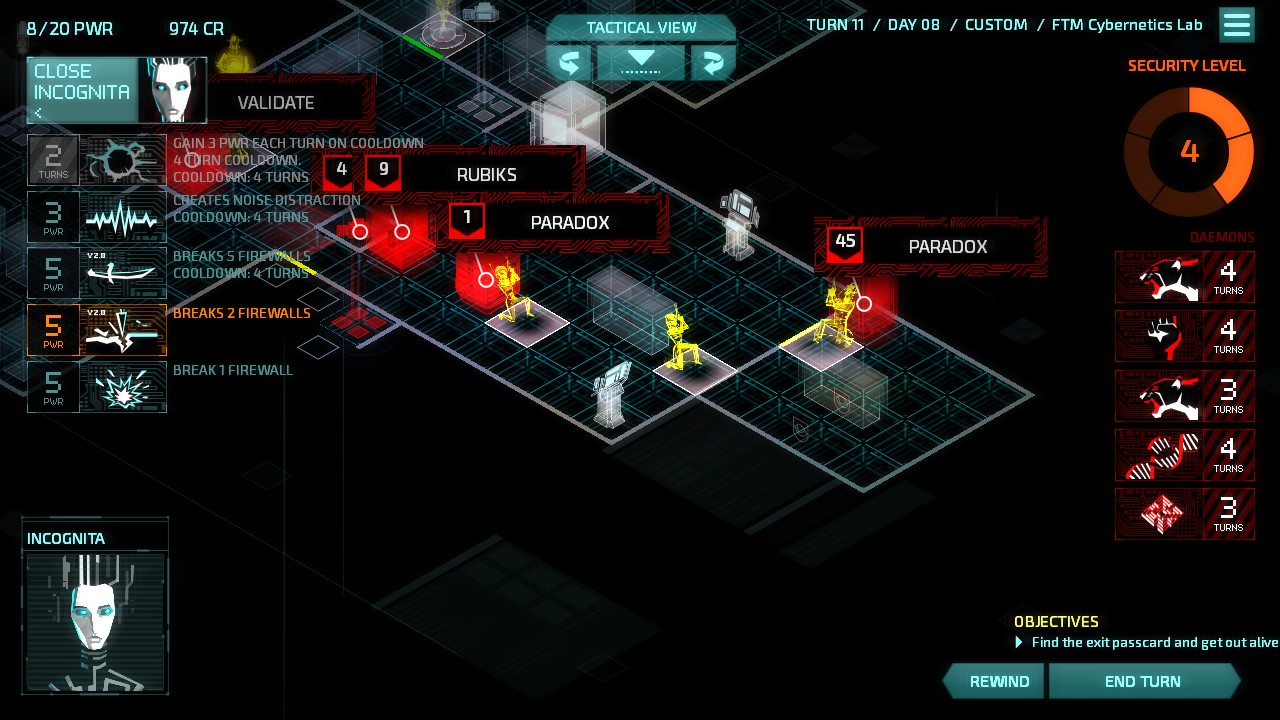This screenshot has width=1280, height=720.
Task: Click the Incognita portrait panel
Action: click(95, 607)
